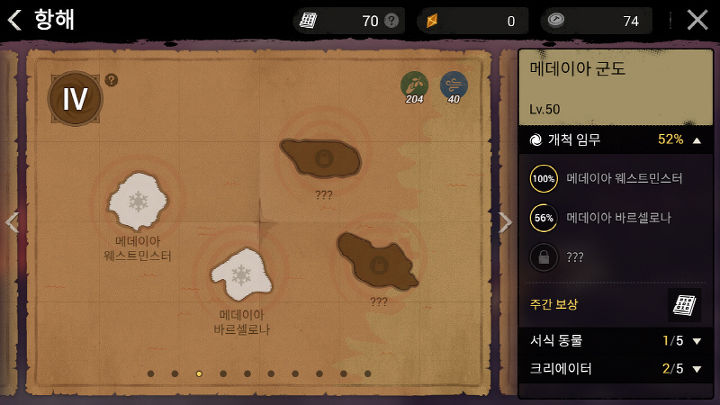
Task: Collapse the 개척 임무 section
Action: coord(697,140)
